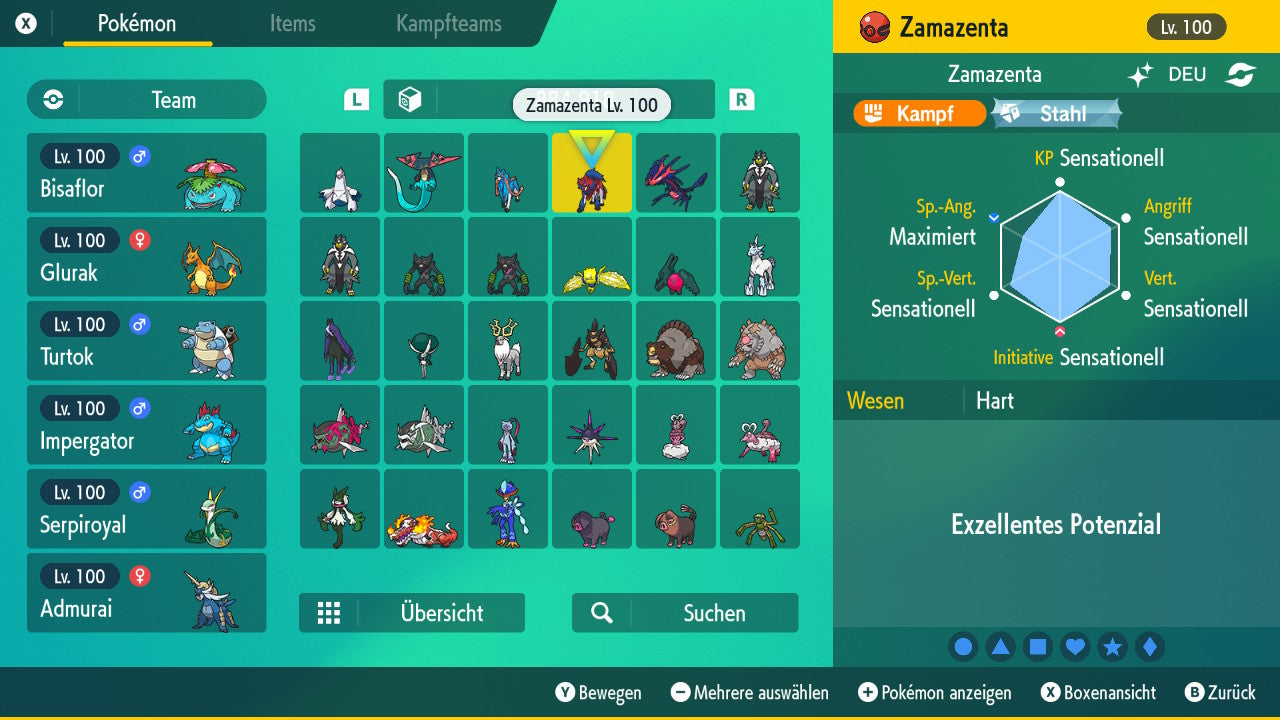This screenshot has height=720, width=1280.
Task: Select Glurak in the team list
Action: (x=146, y=257)
